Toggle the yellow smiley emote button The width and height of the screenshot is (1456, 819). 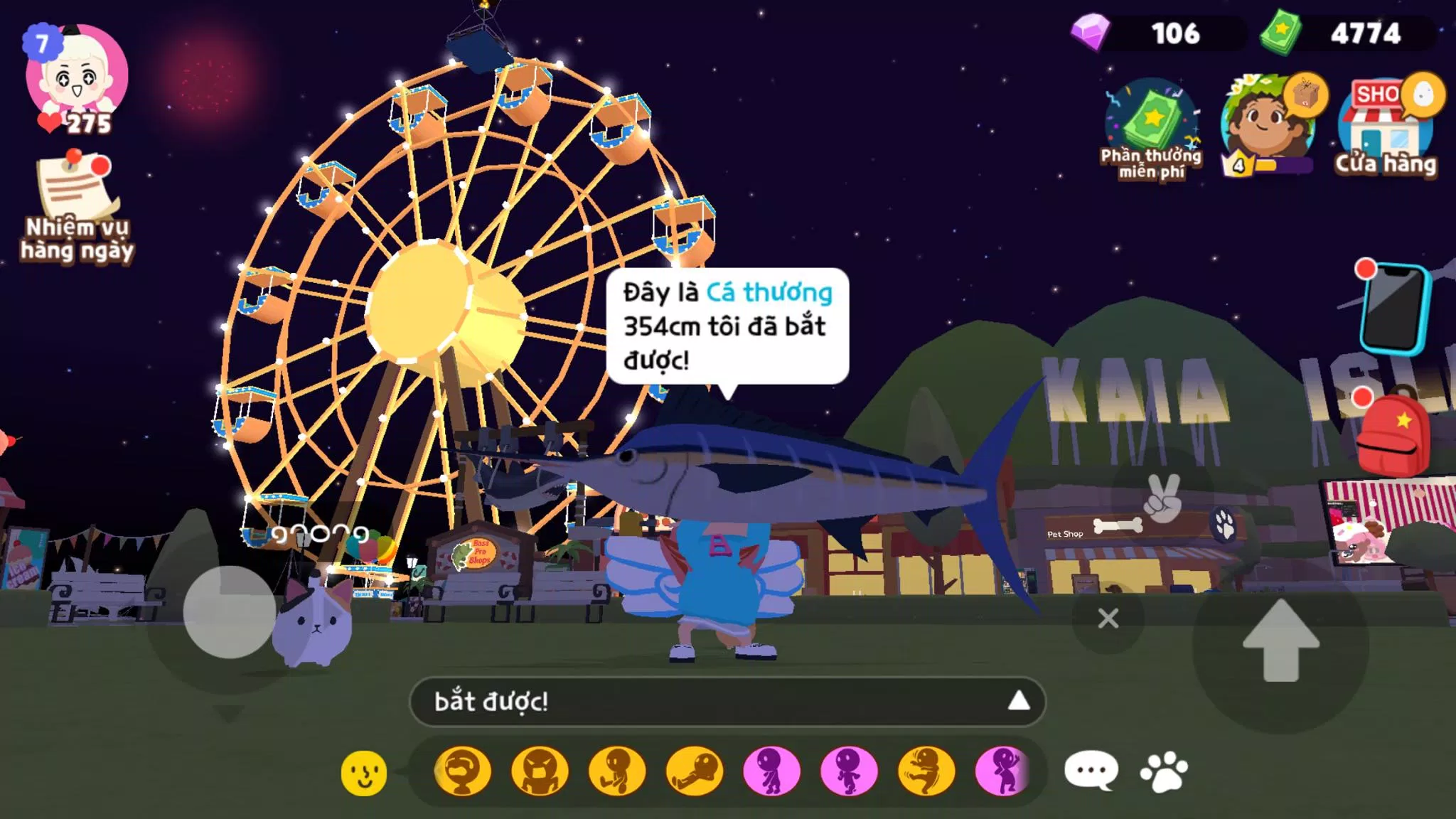coord(364,772)
